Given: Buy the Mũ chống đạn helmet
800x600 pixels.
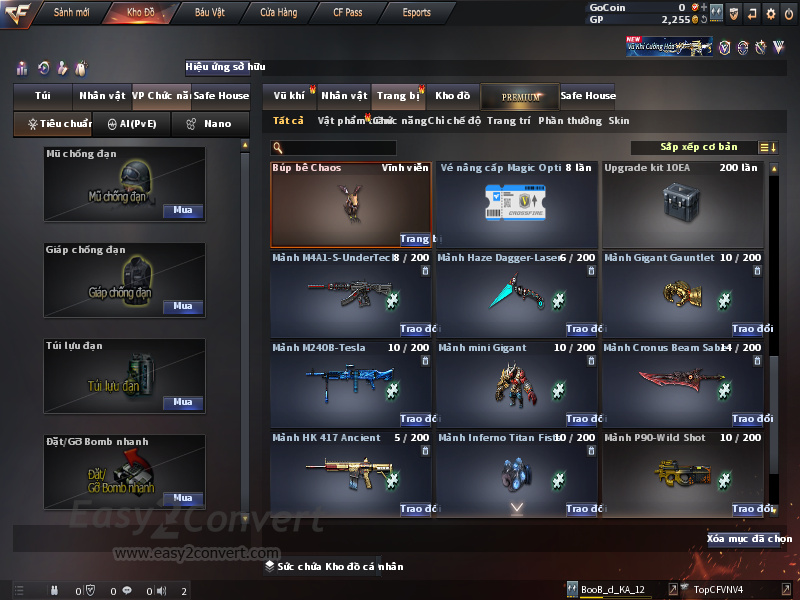Looking at the screenshot, I should pos(183,211).
